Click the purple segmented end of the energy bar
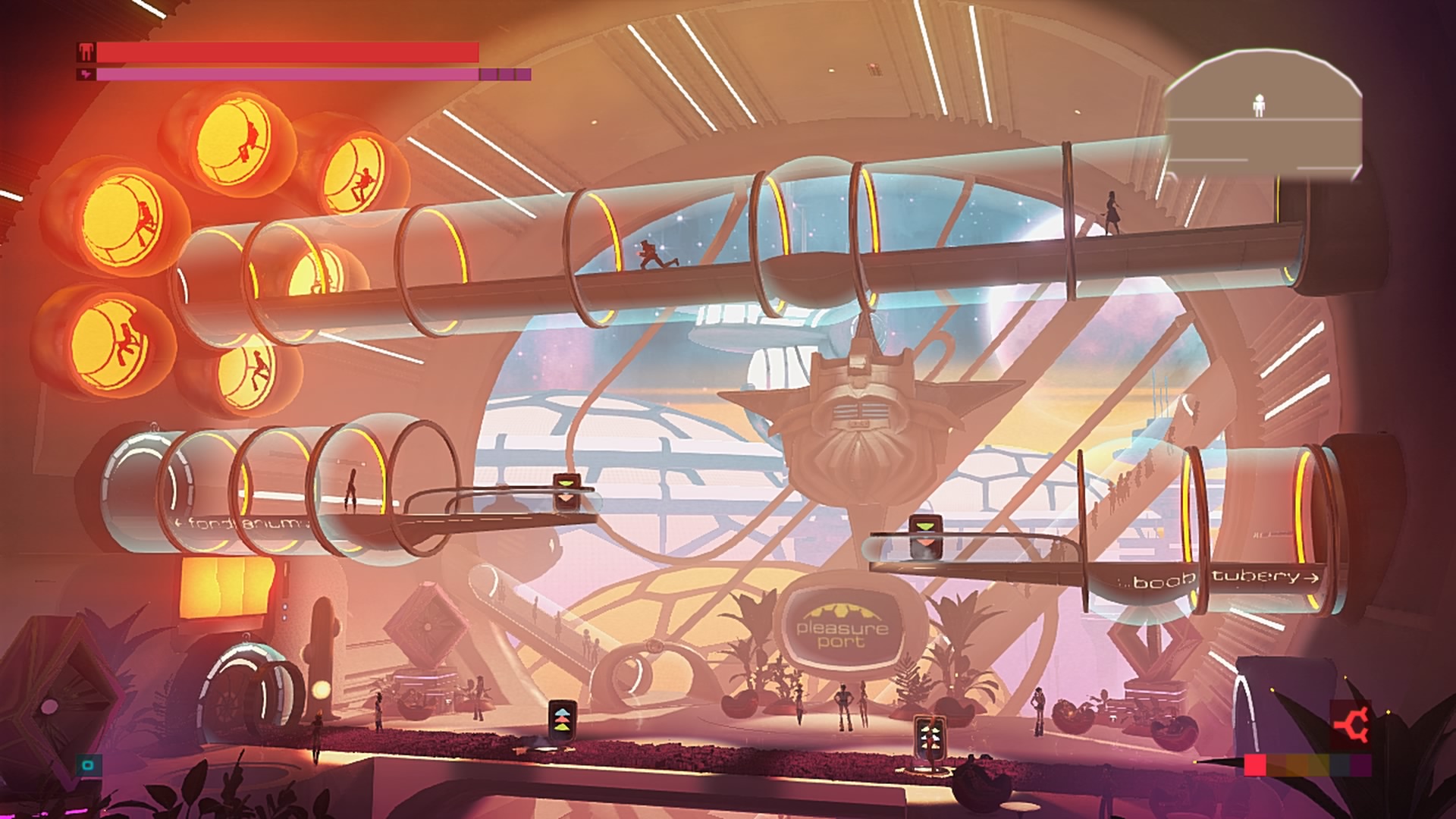Viewport: 1456px width, 819px height. pyautogui.click(x=504, y=74)
